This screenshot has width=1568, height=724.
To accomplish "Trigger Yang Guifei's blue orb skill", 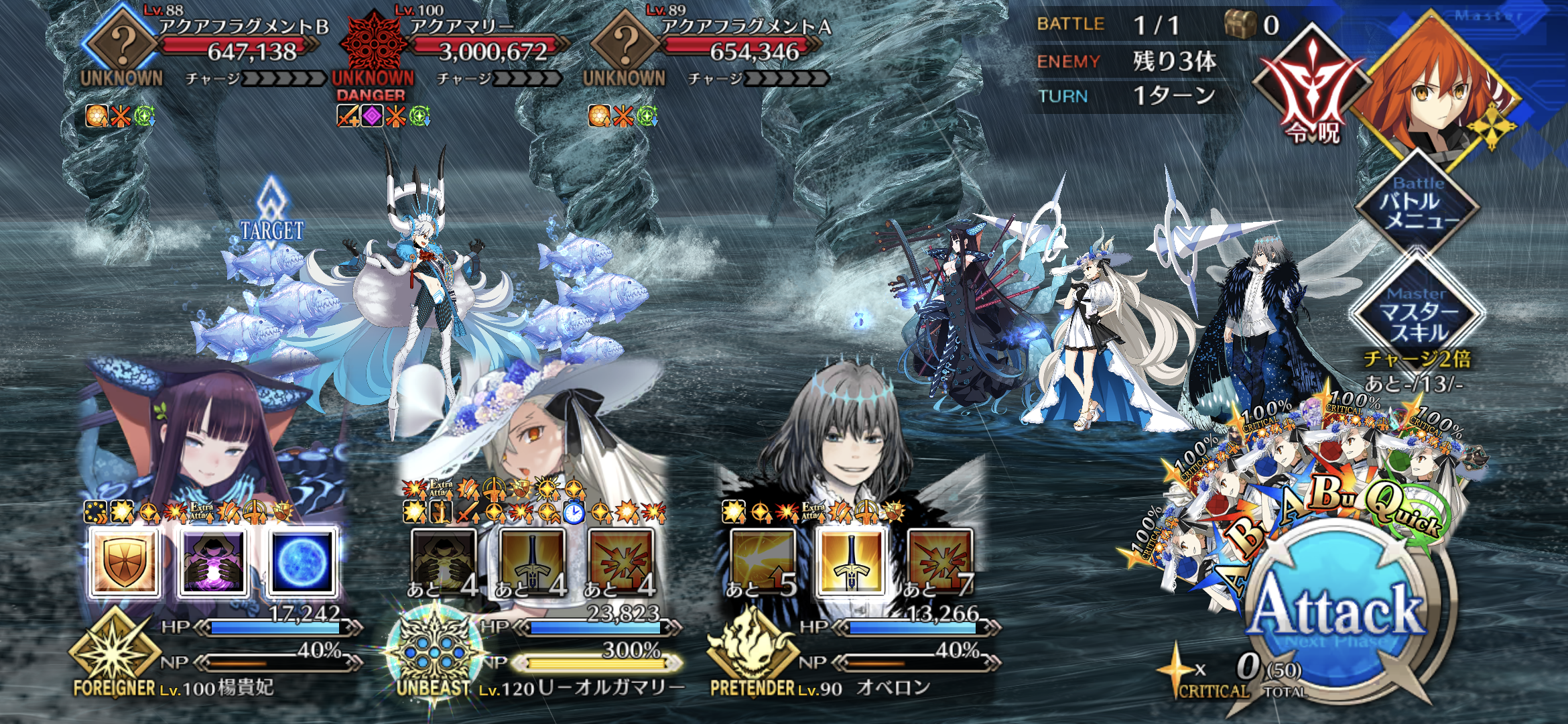I will click(302, 562).
